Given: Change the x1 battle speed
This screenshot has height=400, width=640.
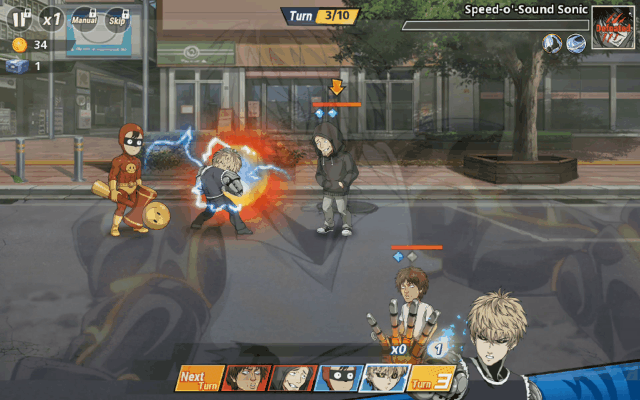Looking at the screenshot, I should [50, 18].
